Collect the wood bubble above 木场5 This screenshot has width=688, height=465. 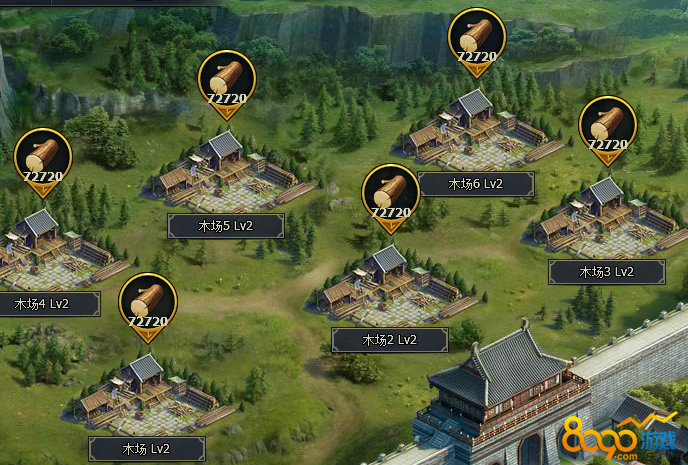coord(227,82)
